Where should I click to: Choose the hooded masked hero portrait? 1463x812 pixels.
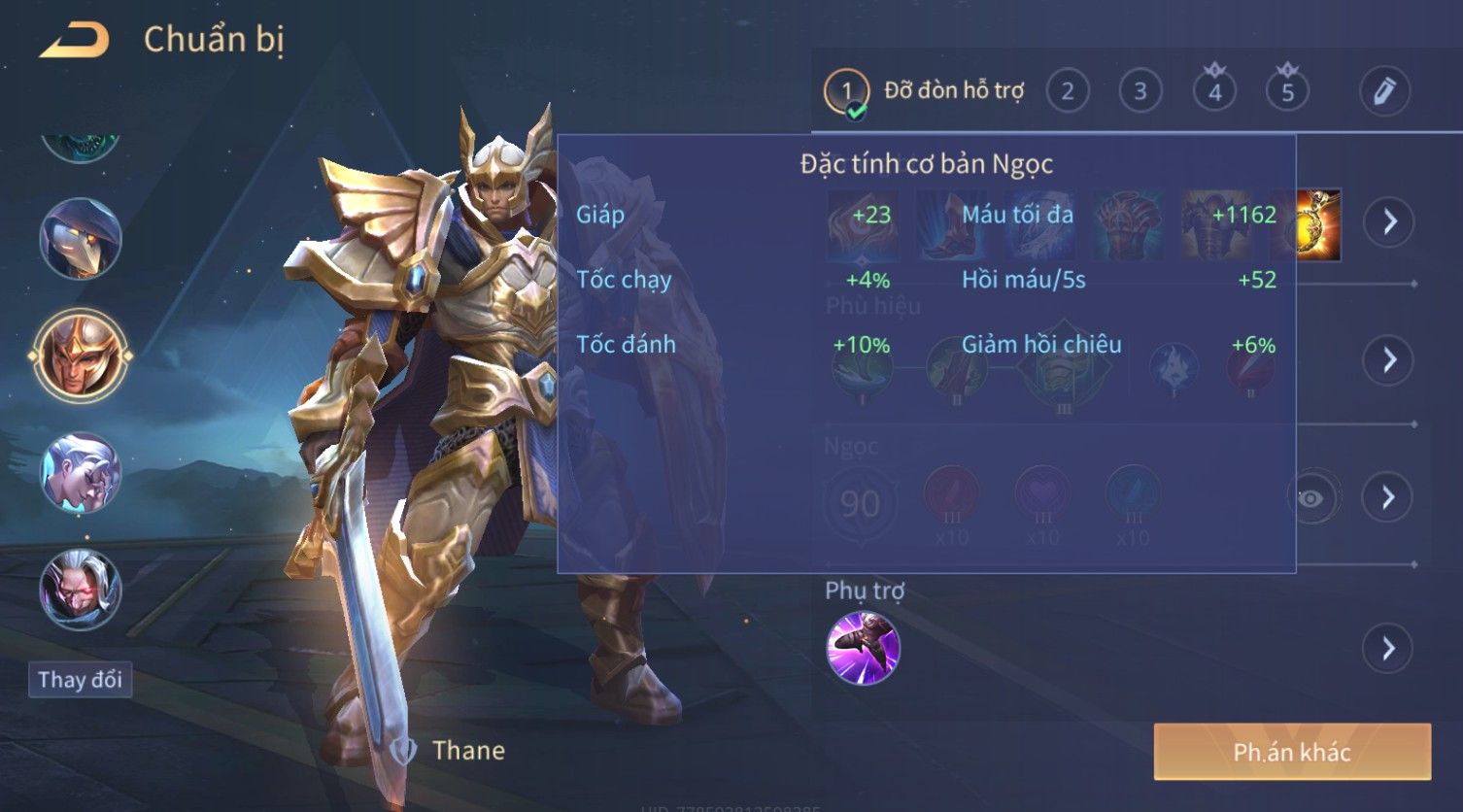pos(80,239)
